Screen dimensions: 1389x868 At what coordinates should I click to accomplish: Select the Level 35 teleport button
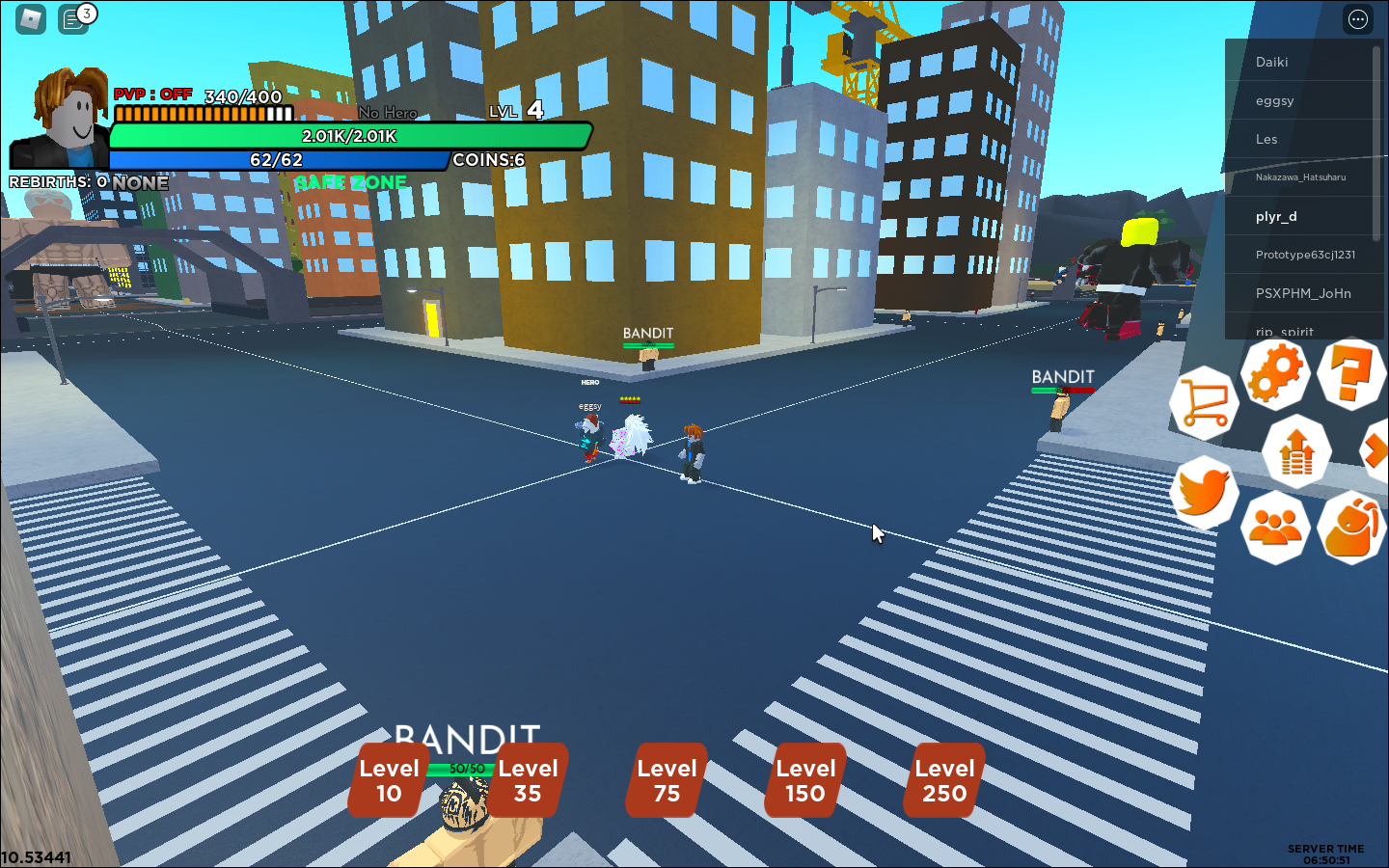click(528, 780)
